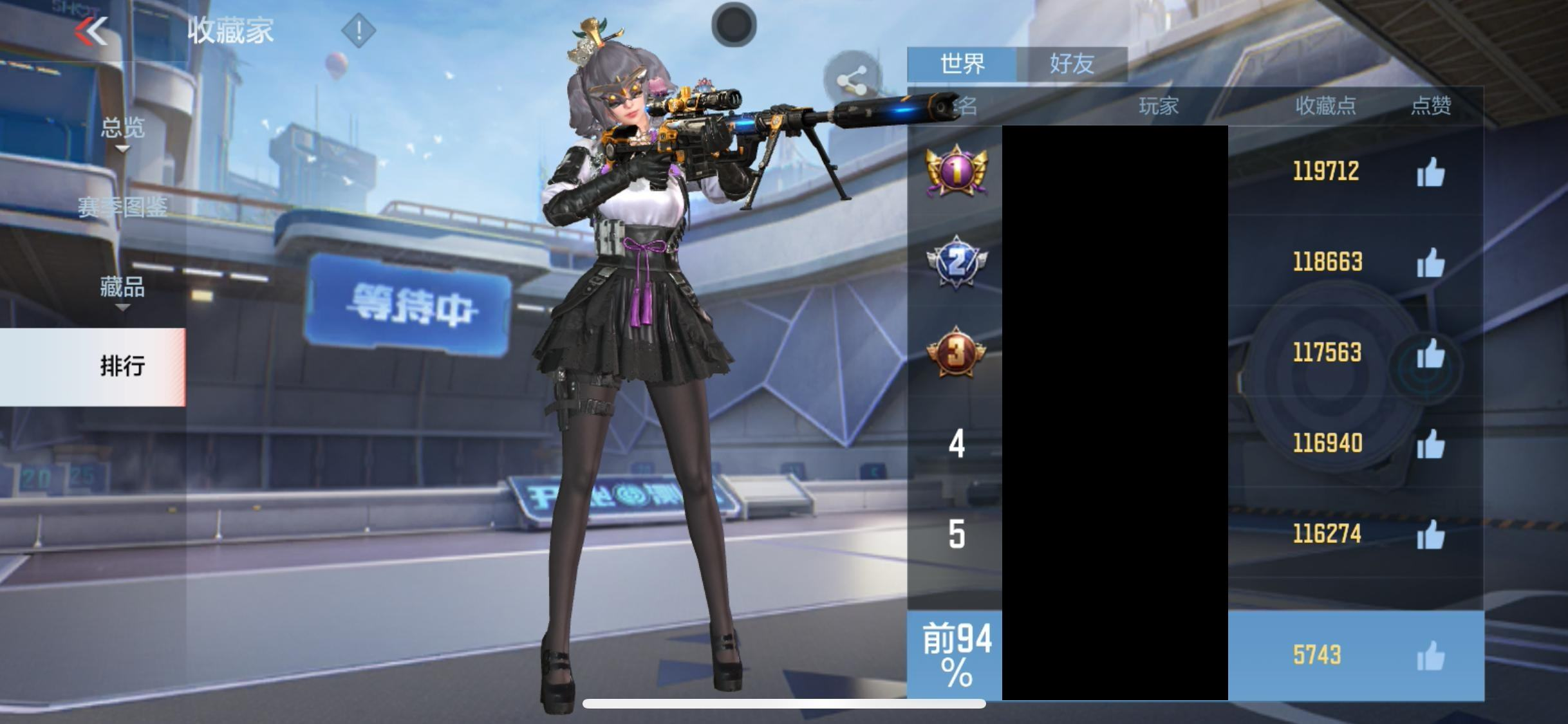Expand the 藏品 collection section
The height and width of the screenshot is (724, 1568).
tap(122, 287)
